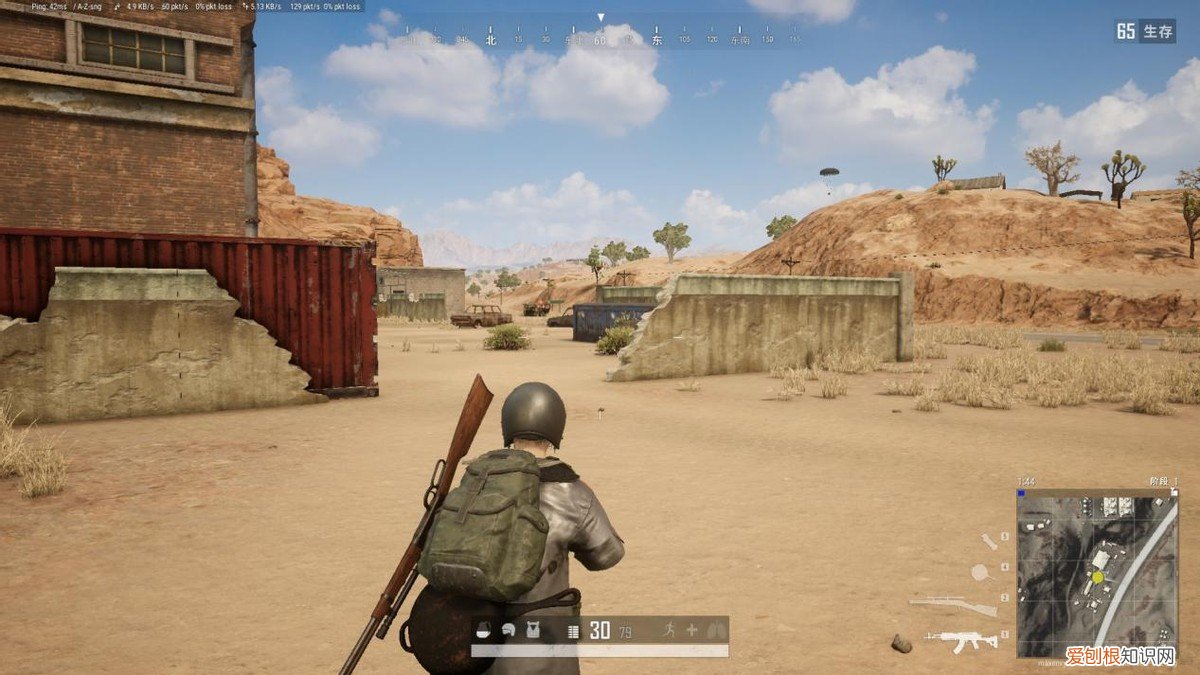Image resolution: width=1200 pixels, height=675 pixels.
Task: Click the sprint boost running-man icon
Action: point(669,630)
